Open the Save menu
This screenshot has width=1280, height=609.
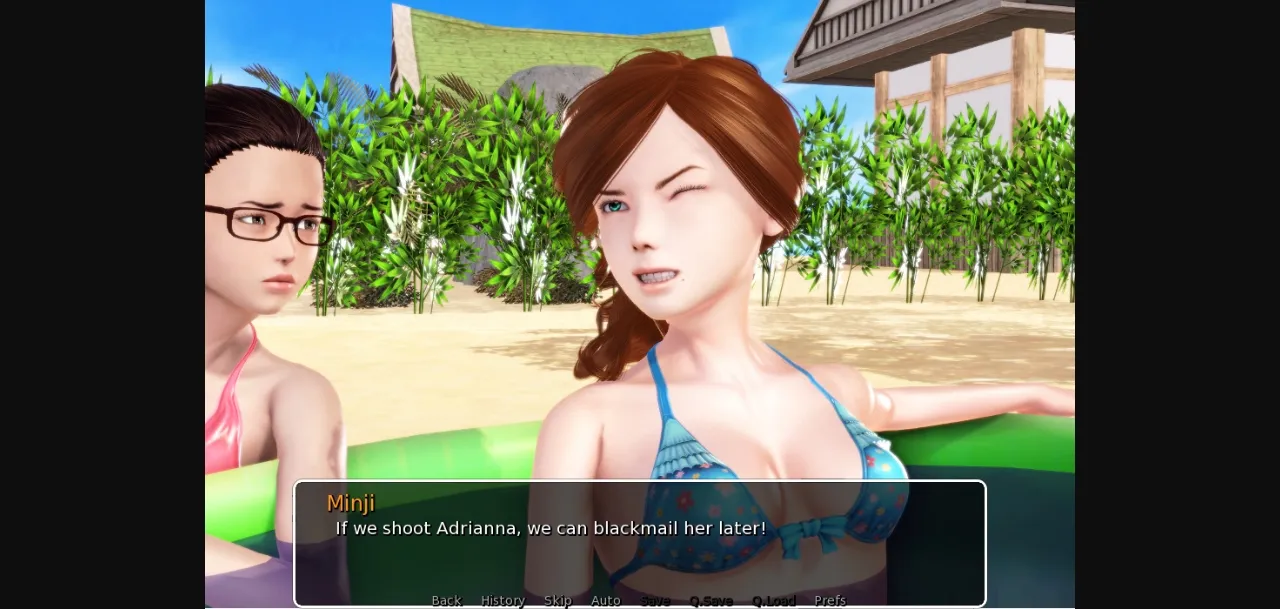655,600
